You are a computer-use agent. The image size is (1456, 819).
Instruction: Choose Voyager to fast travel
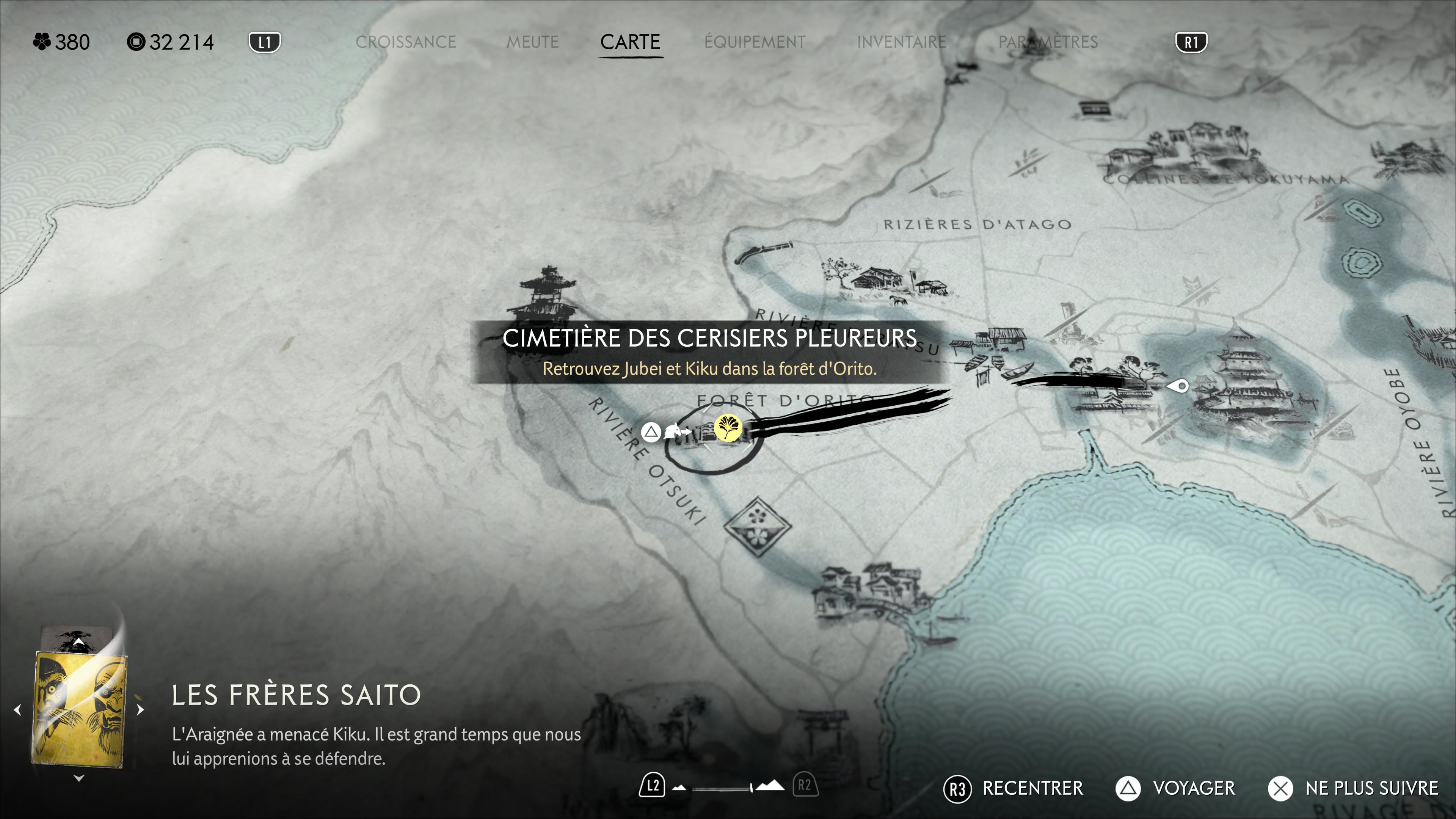(x=1176, y=788)
